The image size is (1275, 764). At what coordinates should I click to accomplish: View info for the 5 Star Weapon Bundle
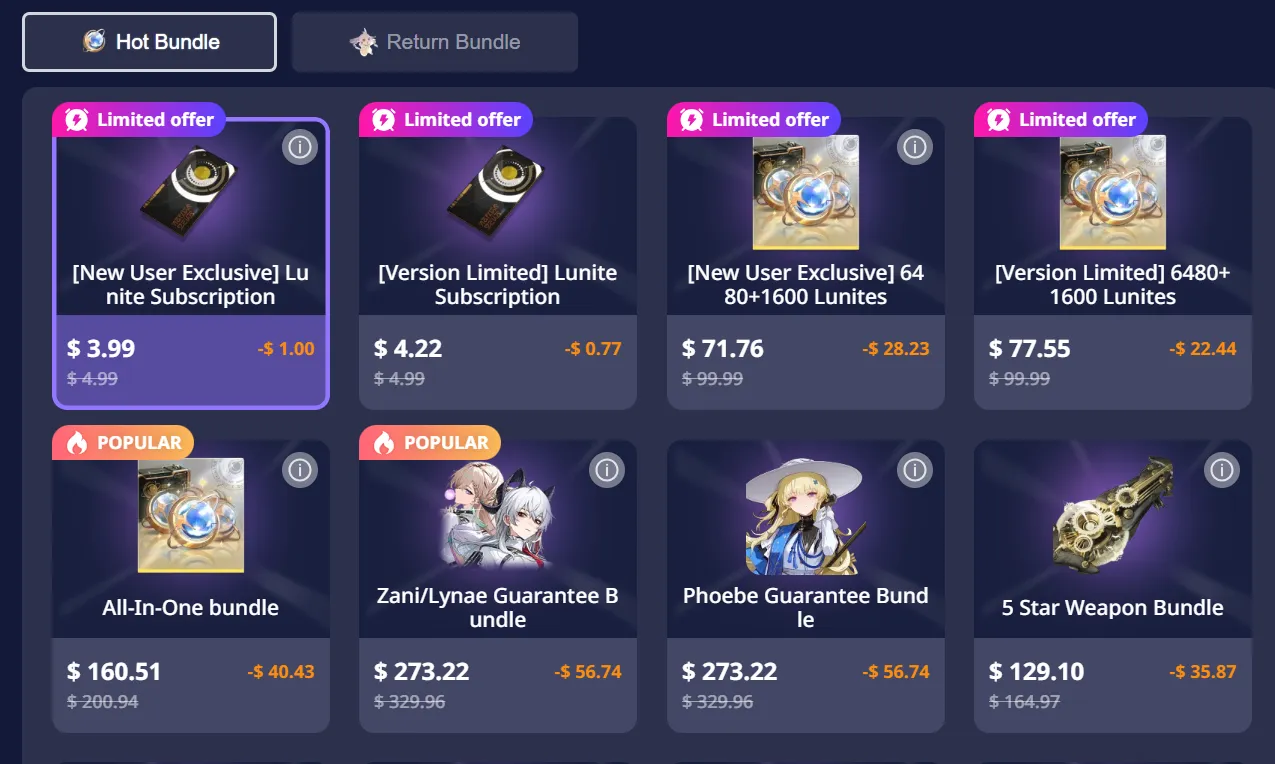pyautogui.click(x=1221, y=470)
